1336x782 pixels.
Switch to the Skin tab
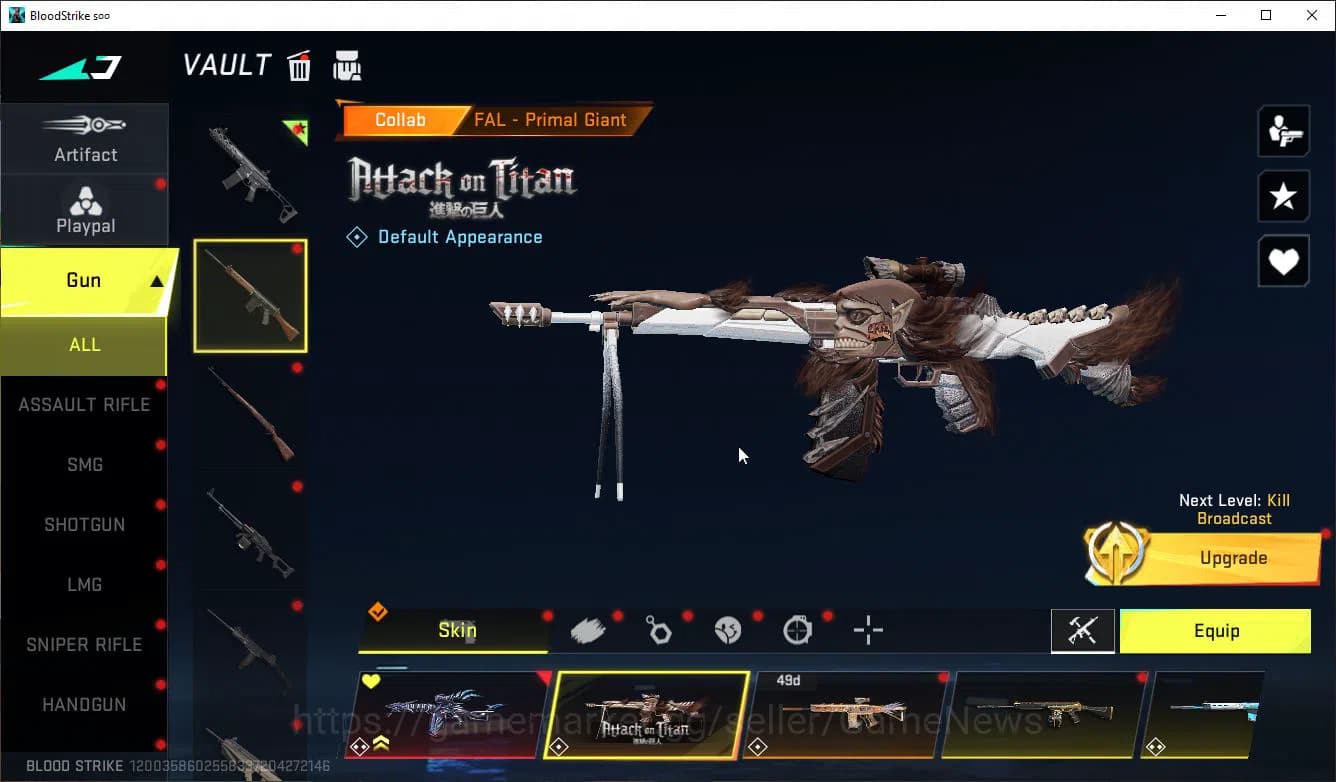(x=456, y=631)
